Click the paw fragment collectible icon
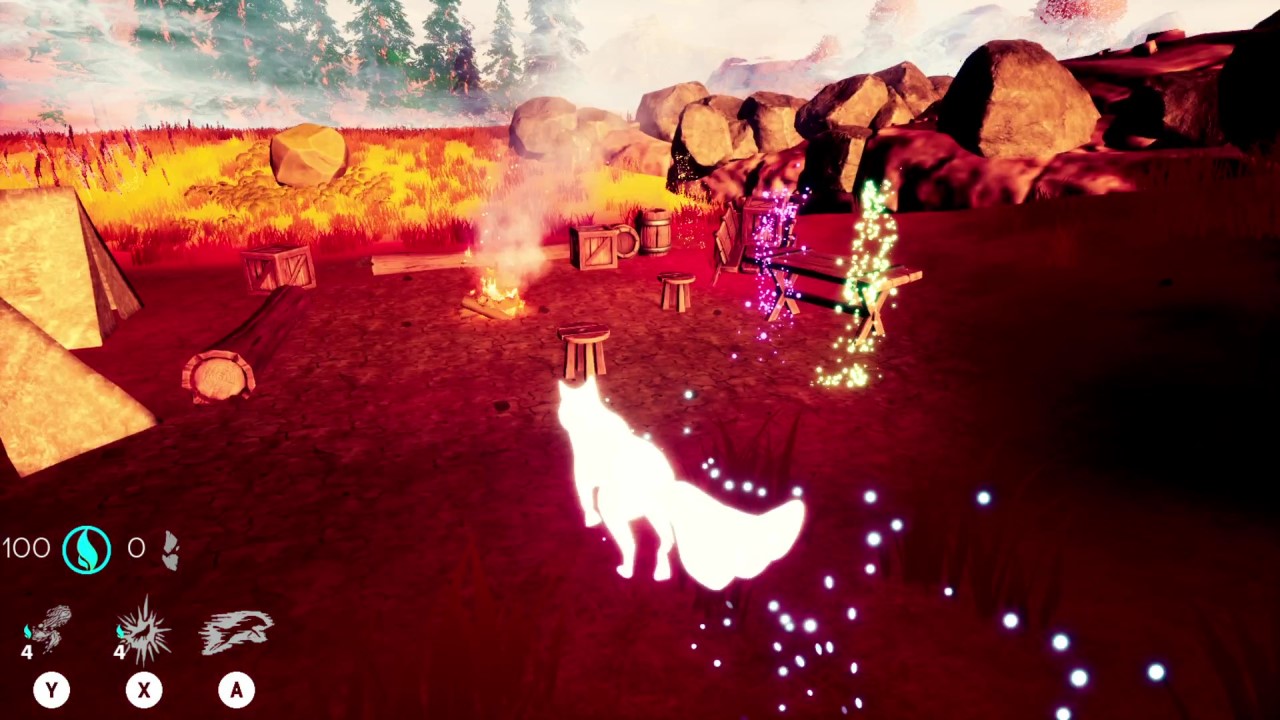The image size is (1280, 720). coord(170,548)
